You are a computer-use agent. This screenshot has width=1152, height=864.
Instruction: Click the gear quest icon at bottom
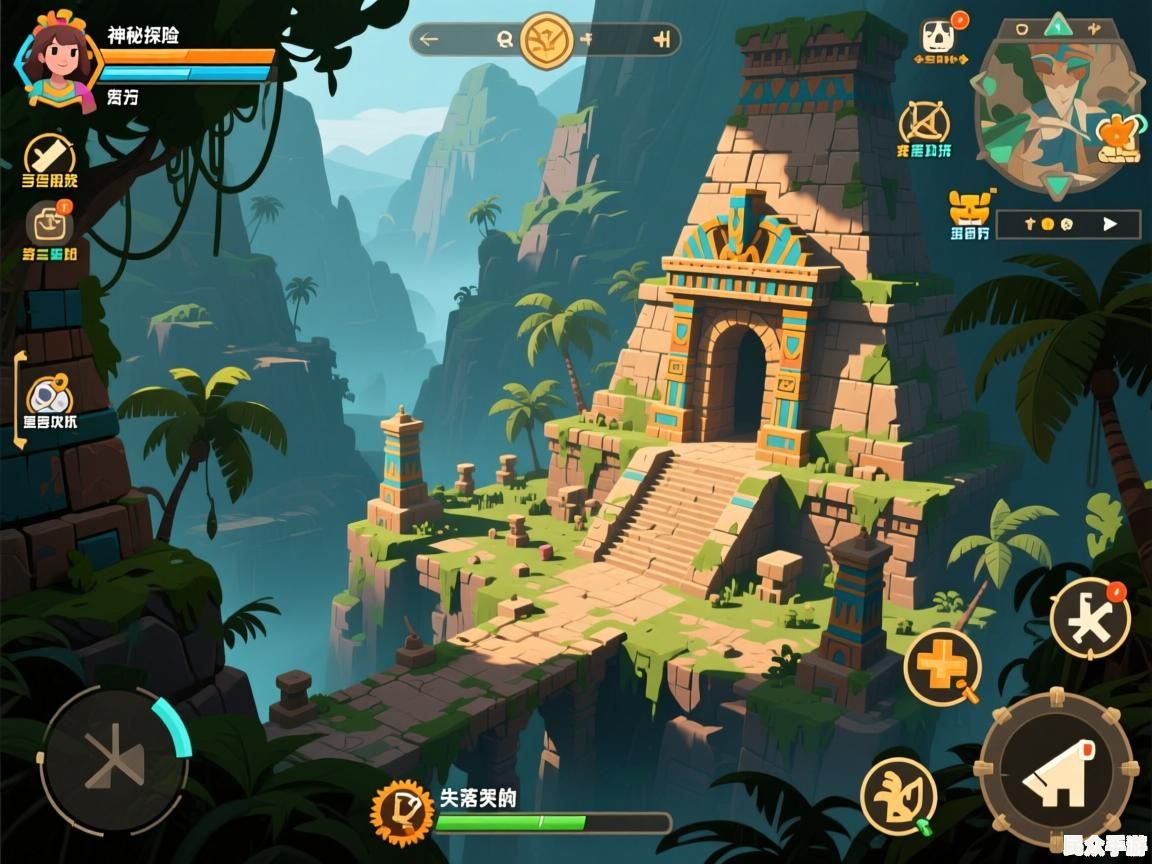tap(401, 811)
